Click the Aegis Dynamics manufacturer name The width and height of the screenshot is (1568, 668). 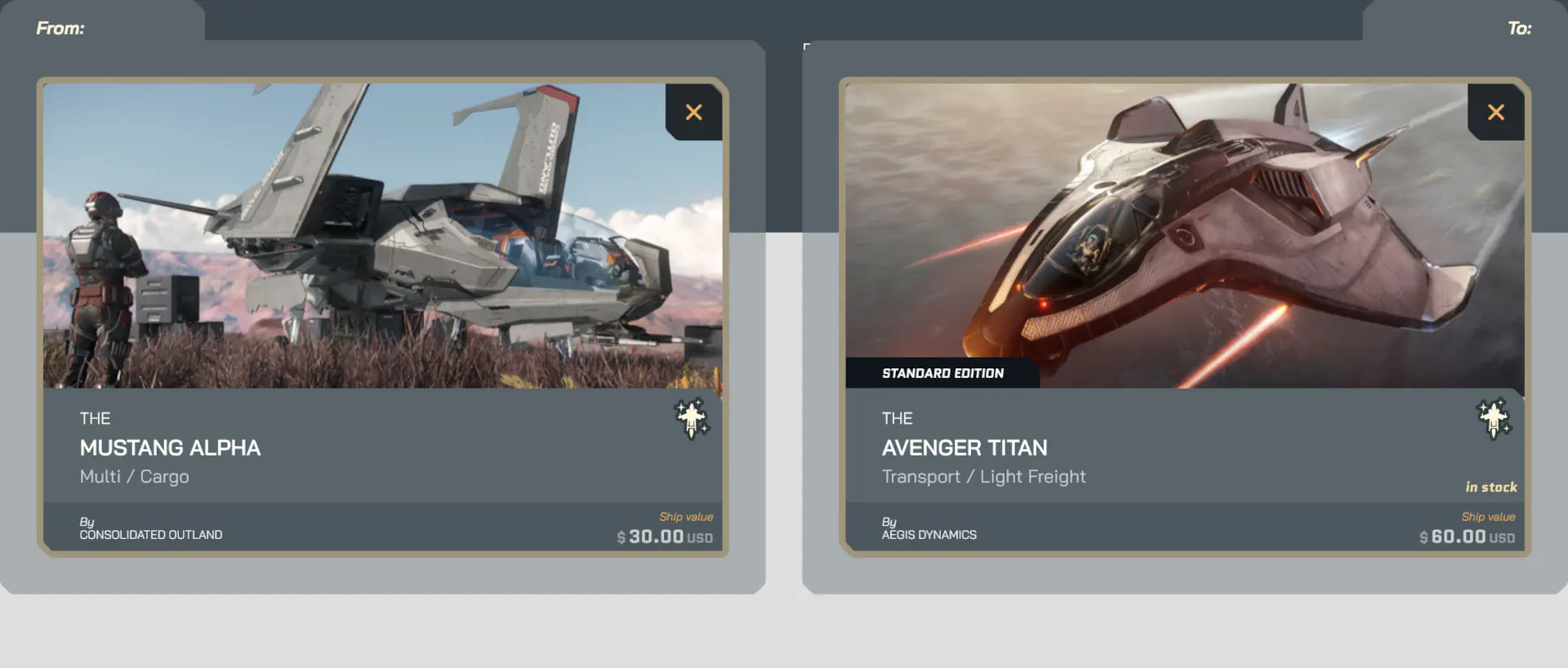click(929, 535)
